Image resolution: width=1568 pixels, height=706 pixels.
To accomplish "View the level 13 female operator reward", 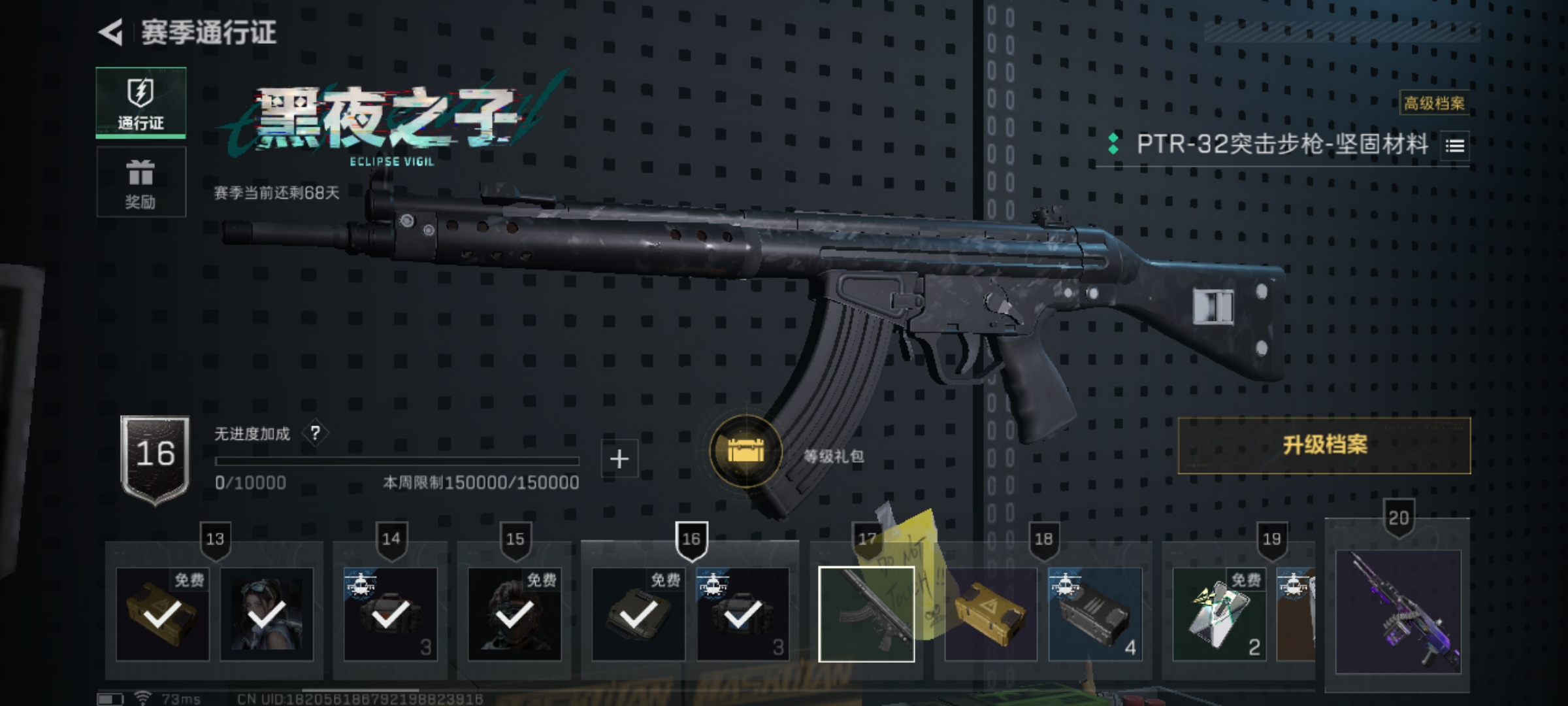I will point(267,614).
